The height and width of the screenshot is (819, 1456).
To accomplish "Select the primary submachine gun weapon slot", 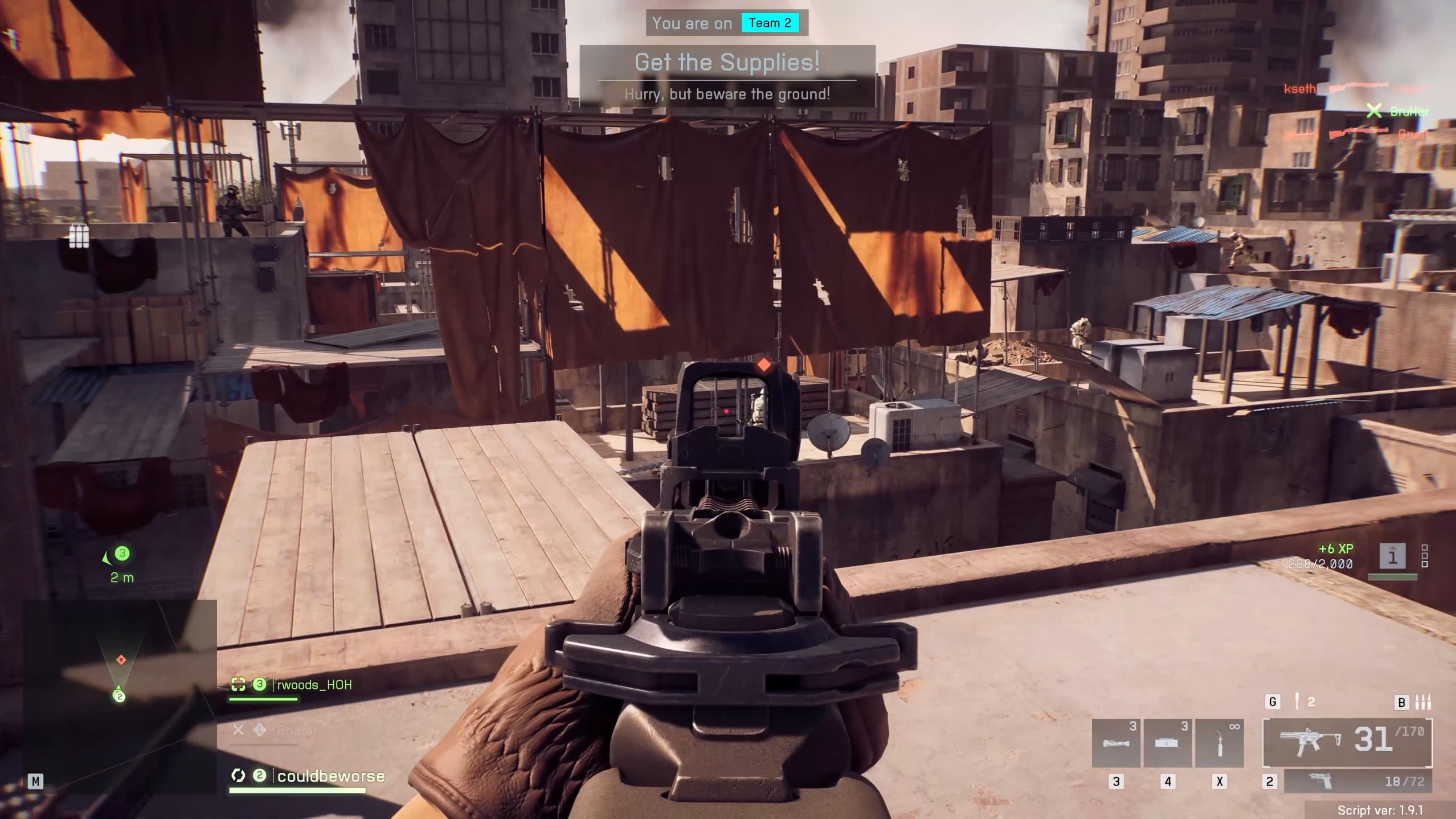I will [x=1347, y=743].
